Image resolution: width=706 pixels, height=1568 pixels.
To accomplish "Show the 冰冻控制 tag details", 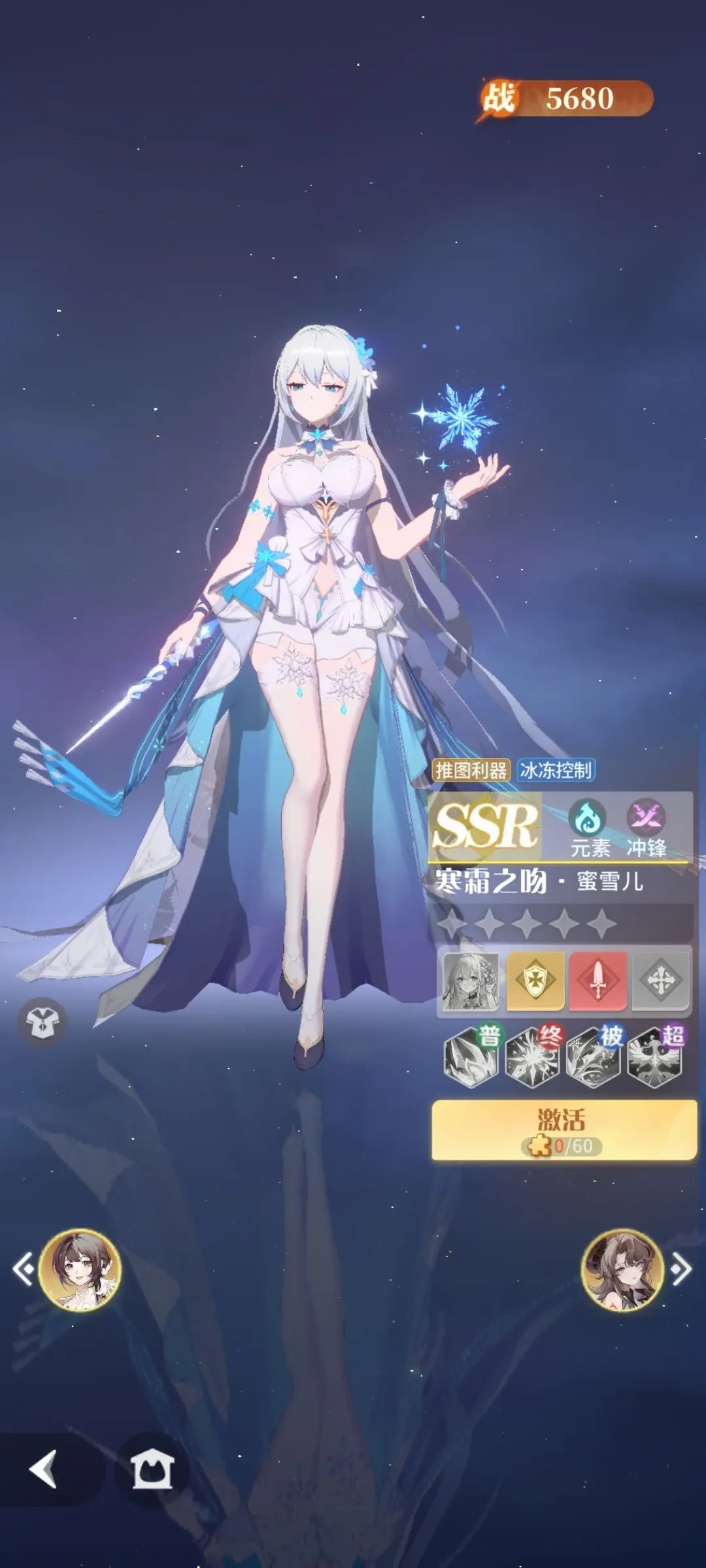I will coord(556,770).
